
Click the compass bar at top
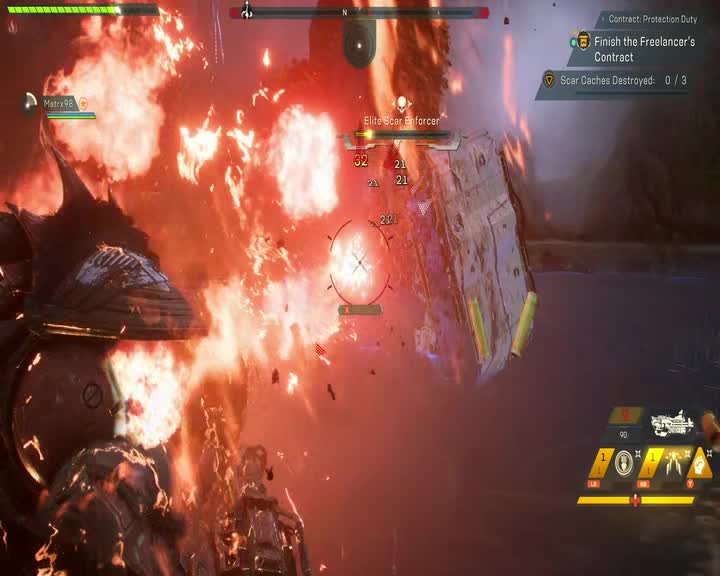tap(359, 13)
